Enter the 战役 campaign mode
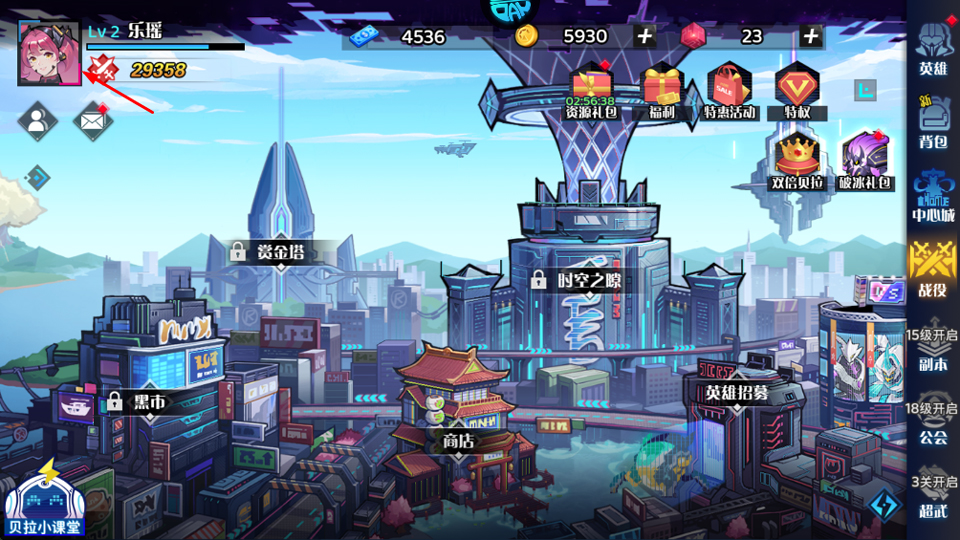Viewport: 960px width, 540px height. tap(933, 270)
